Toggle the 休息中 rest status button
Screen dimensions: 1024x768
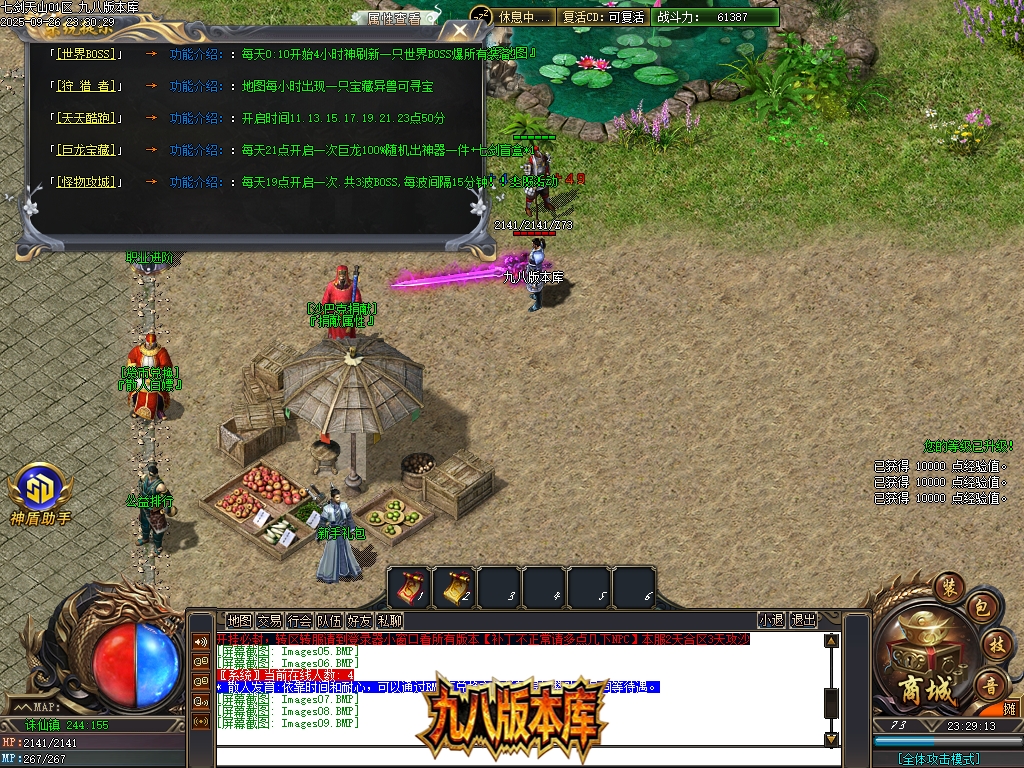[x=523, y=17]
